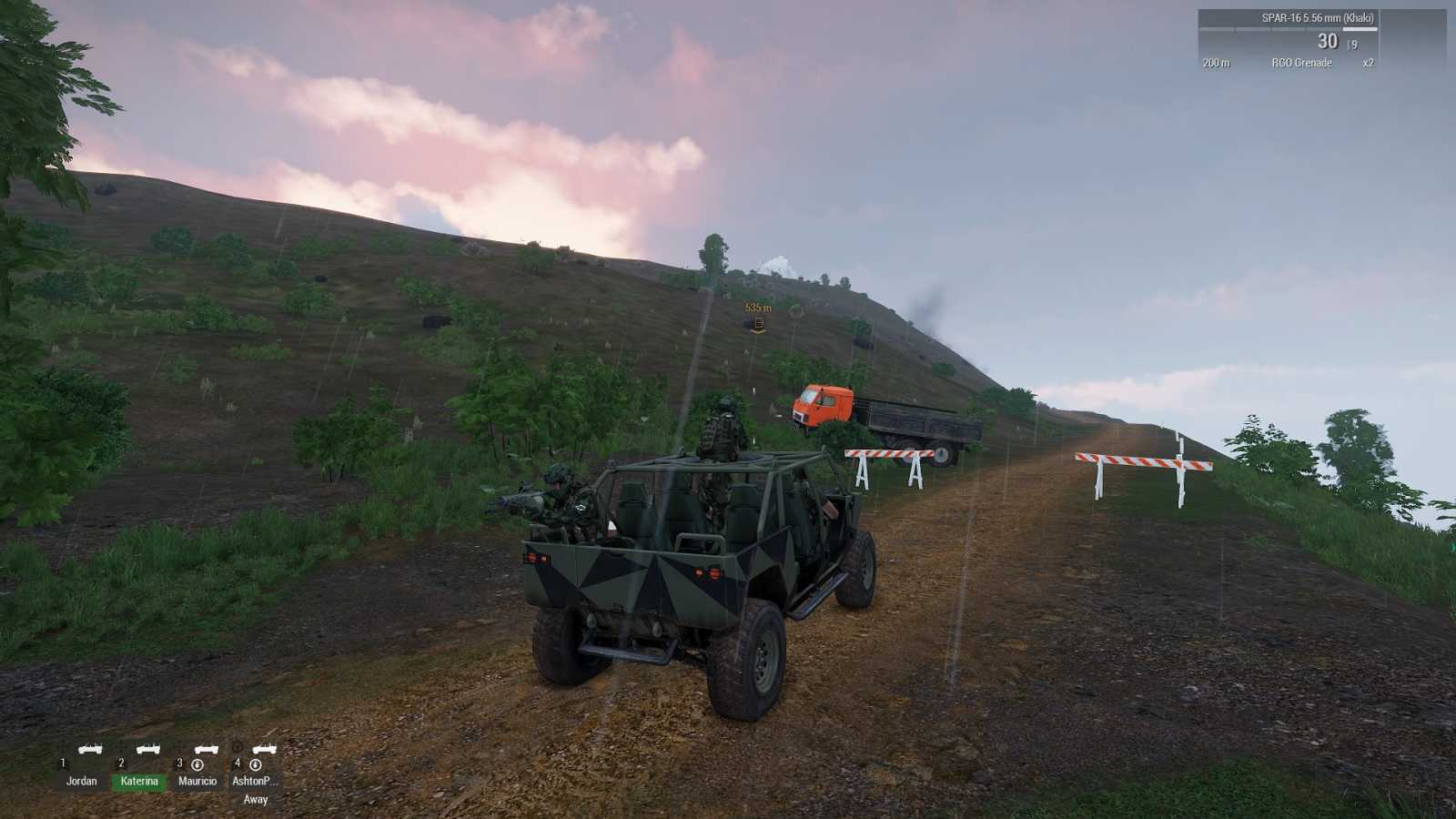Click the SPAR-16 5.56 mm (Khaki) weapon title
This screenshot has width=1456, height=819.
pos(1318,17)
